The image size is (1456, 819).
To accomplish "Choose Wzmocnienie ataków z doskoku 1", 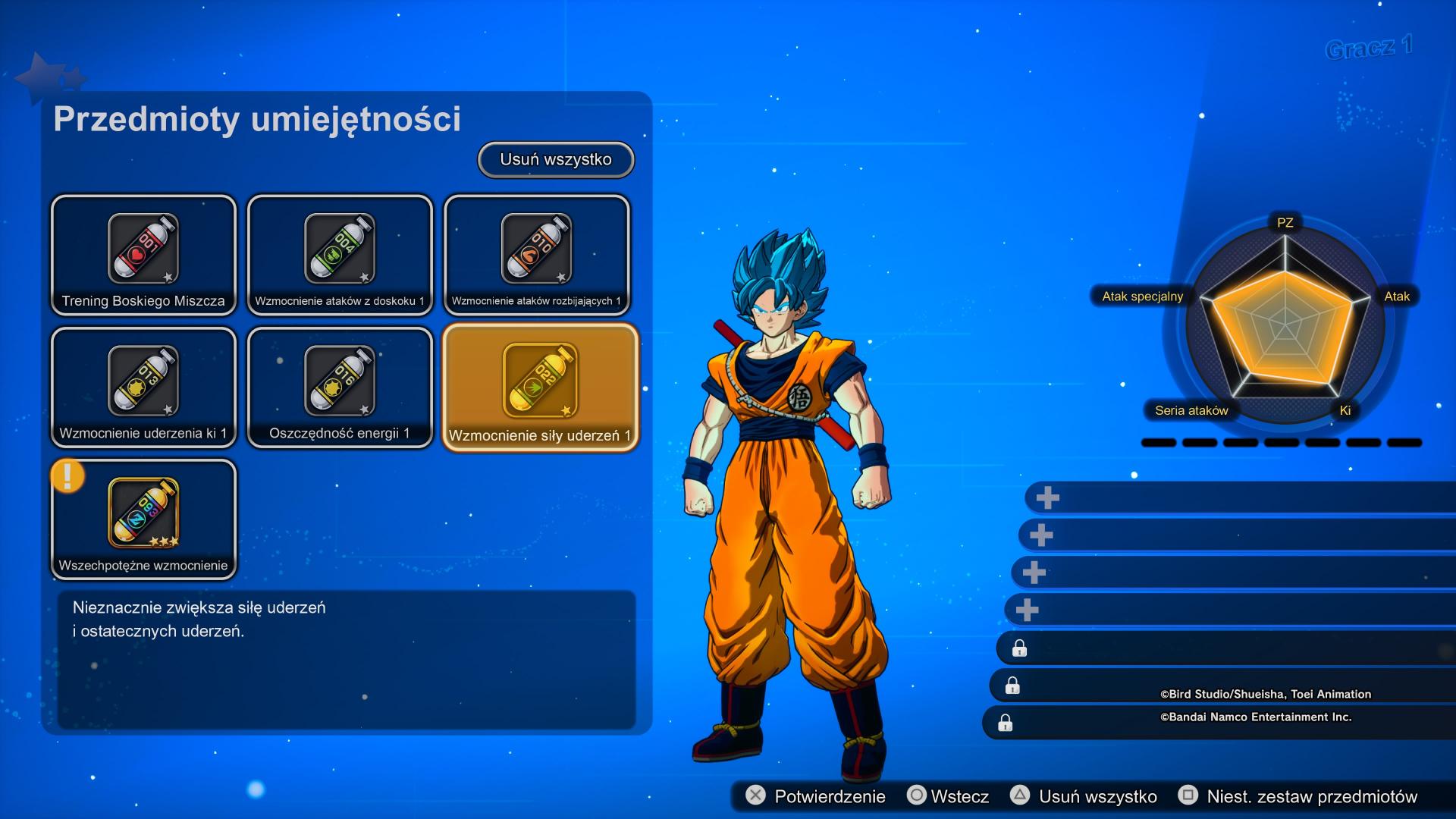I will pyautogui.click(x=340, y=255).
